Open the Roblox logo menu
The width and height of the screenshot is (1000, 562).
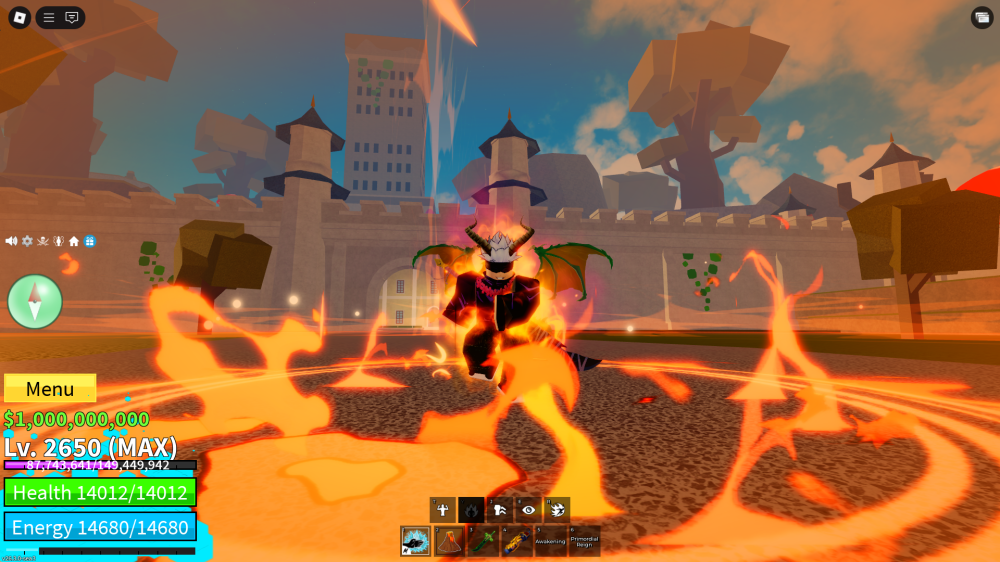(19, 18)
